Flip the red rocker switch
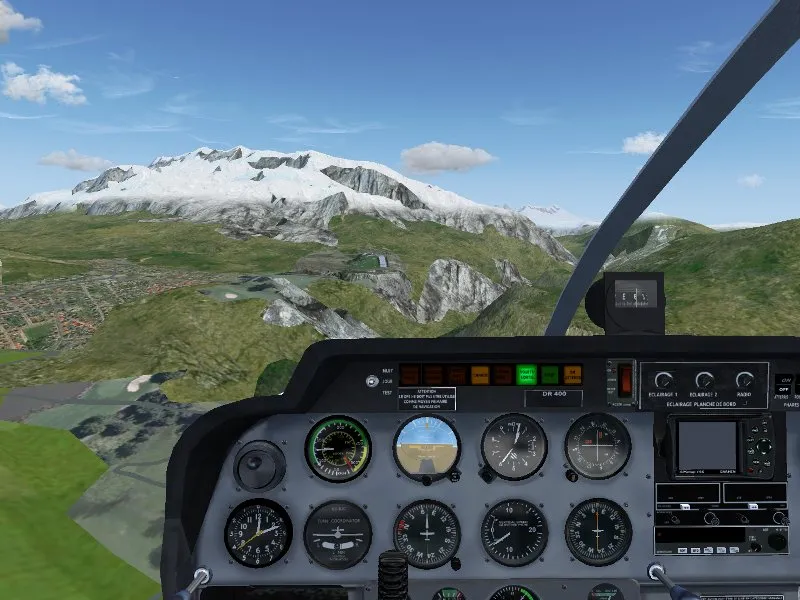Image resolution: width=800 pixels, height=600 pixels. (625, 380)
